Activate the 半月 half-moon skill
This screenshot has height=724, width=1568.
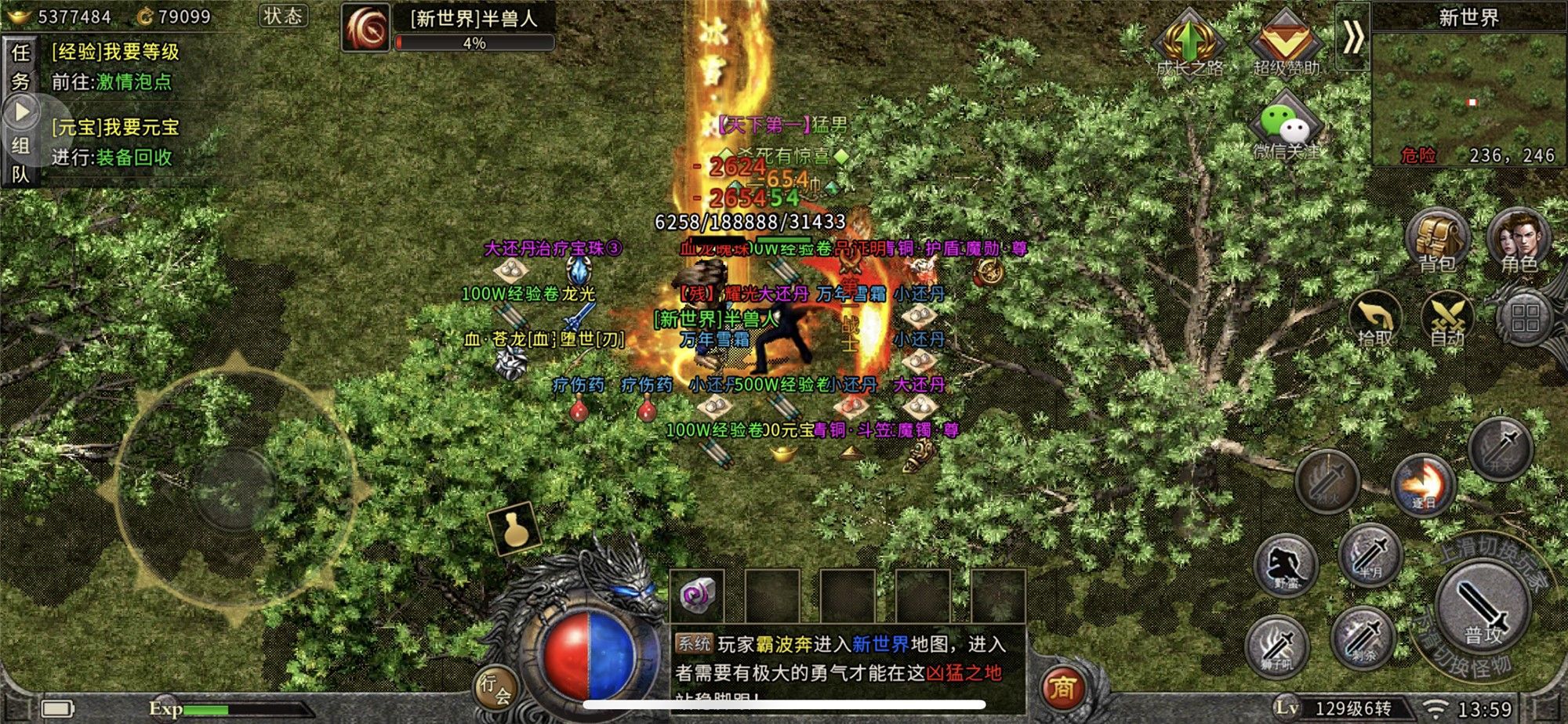(1370, 554)
